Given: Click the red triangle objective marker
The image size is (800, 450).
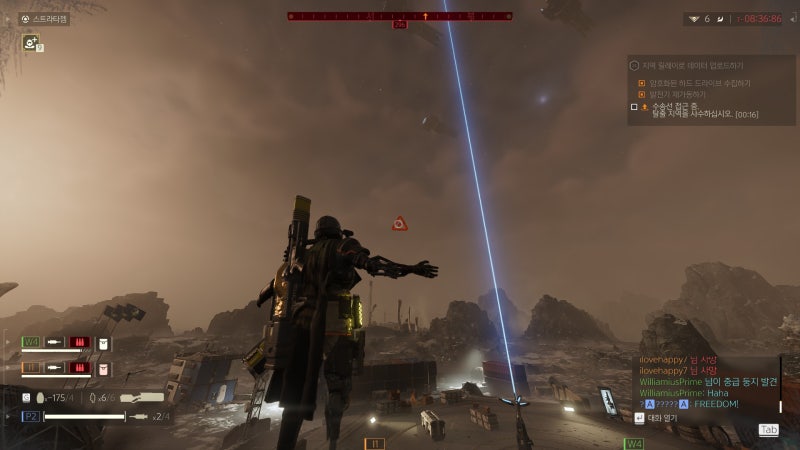Looking at the screenshot, I should 399,224.
